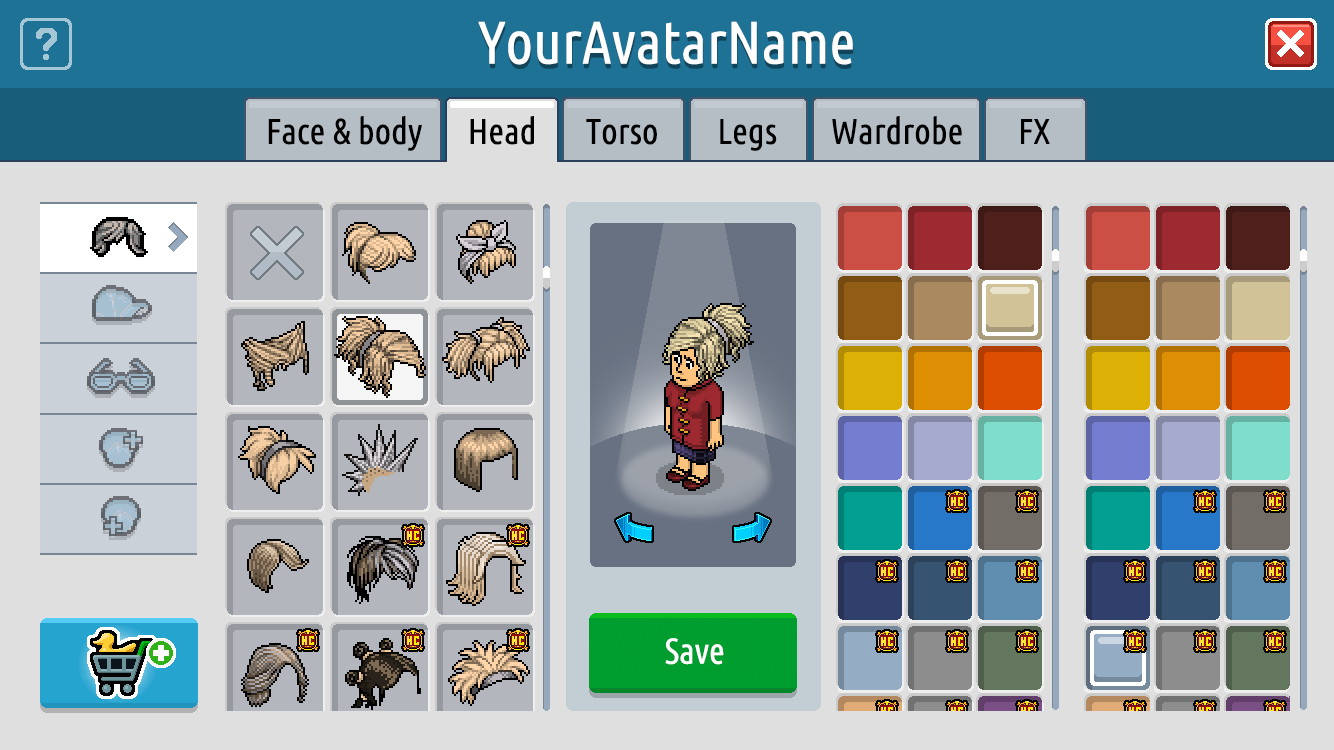Select the glasses accessory category
The image size is (1334, 750).
pyautogui.click(x=119, y=378)
